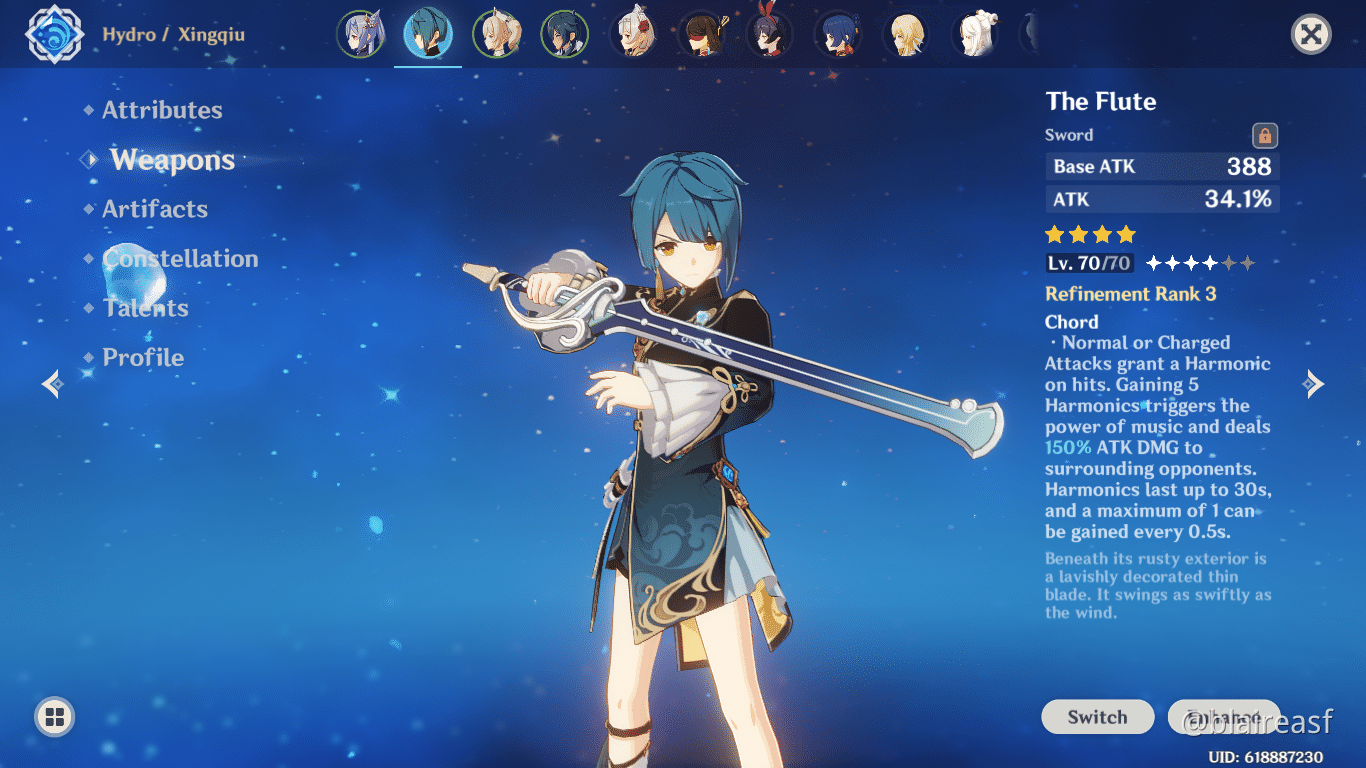Open the Talents section
1366x768 pixels.
146,308
